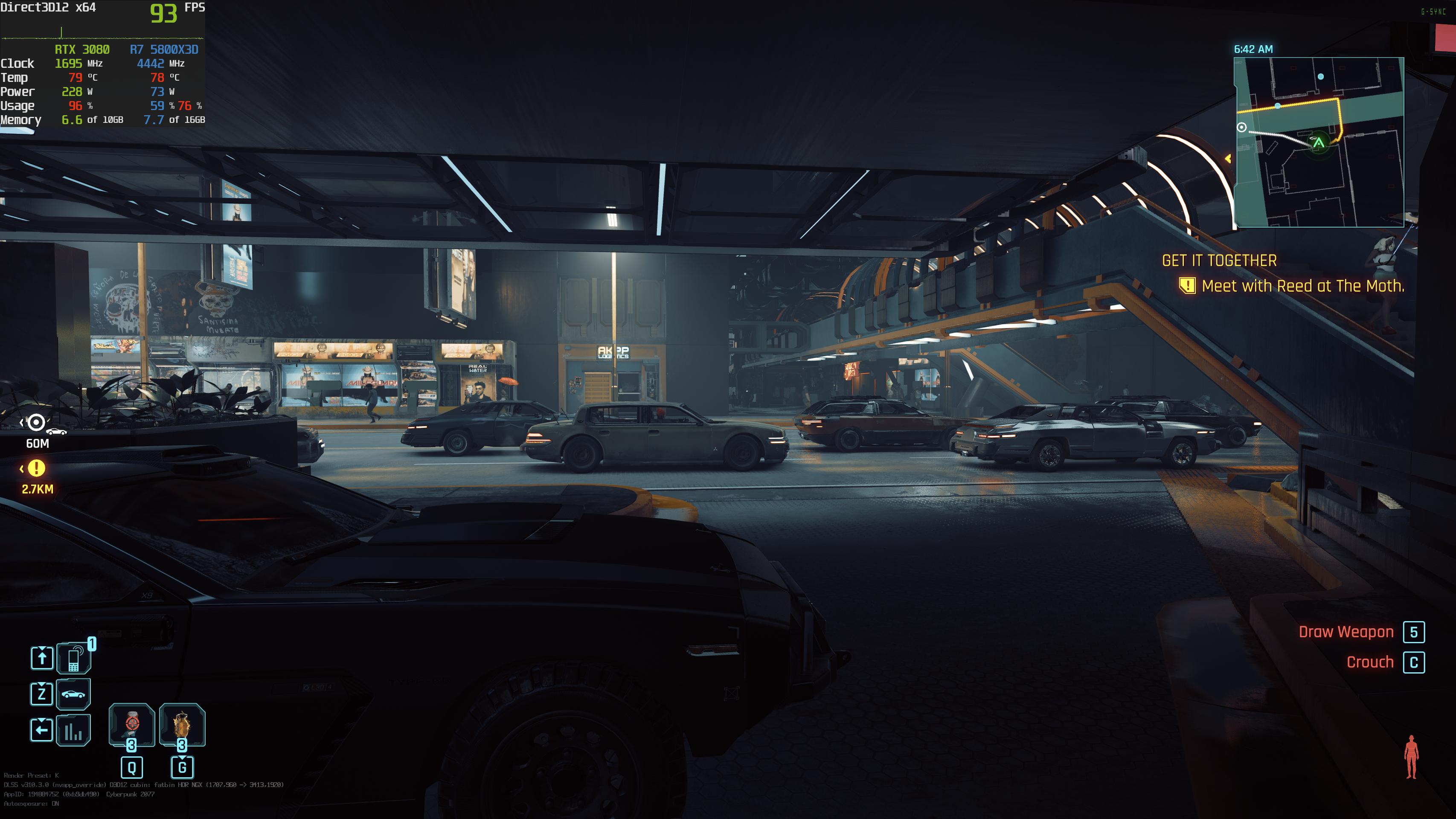Select the incendiary grenade slot
The width and height of the screenshot is (1456, 819).
tap(182, 725)
